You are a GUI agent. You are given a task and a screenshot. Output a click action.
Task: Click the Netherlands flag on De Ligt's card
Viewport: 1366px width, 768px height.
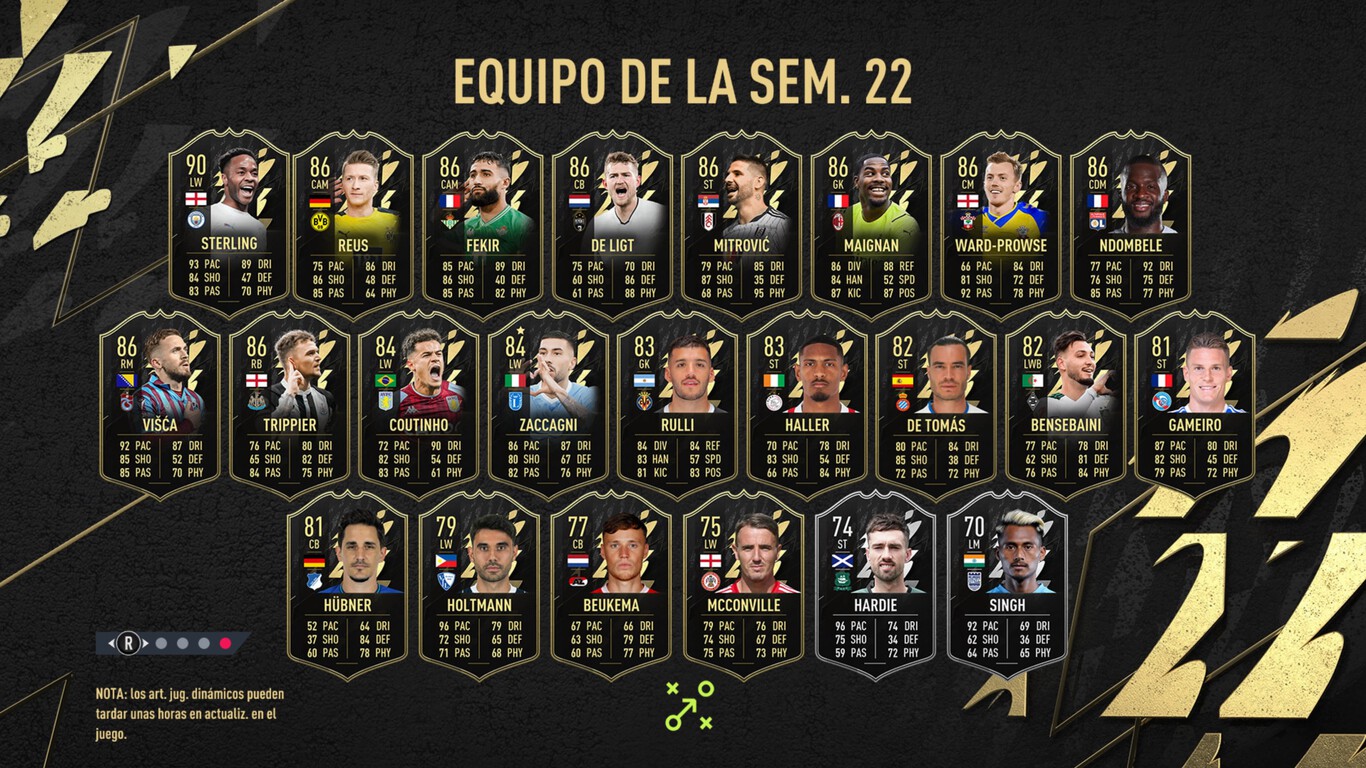coord(581,200)
